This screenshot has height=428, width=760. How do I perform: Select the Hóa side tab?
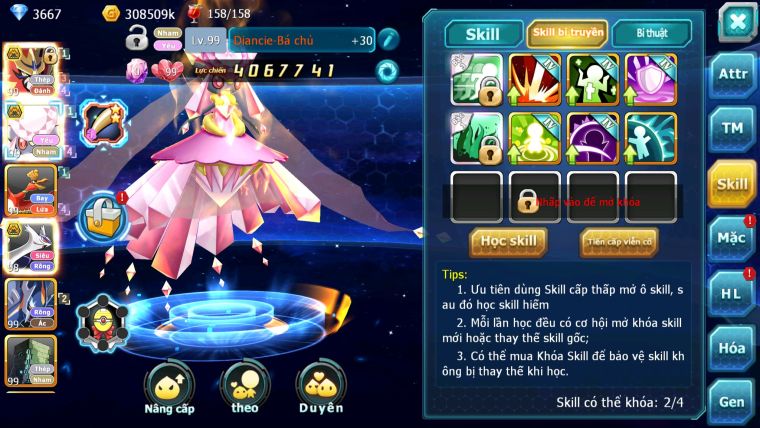[x=732, y=348]
